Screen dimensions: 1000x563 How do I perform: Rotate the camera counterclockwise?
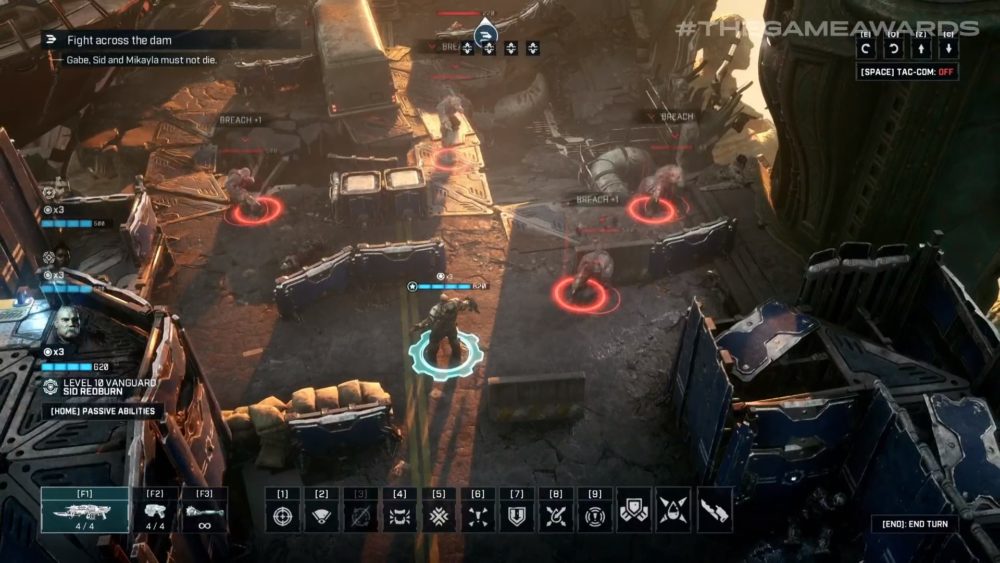coord(869,48)
